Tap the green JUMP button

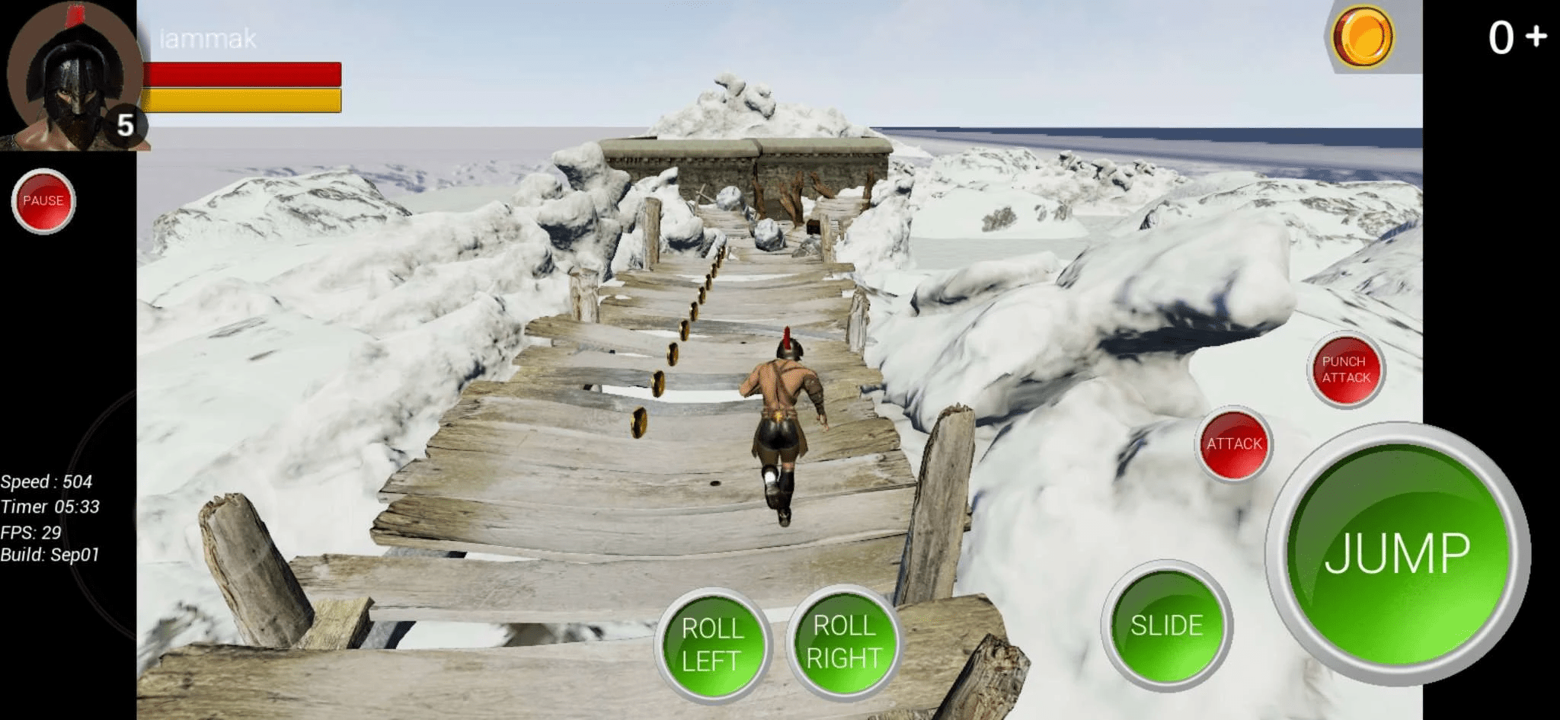click(x=1397, y=553)
